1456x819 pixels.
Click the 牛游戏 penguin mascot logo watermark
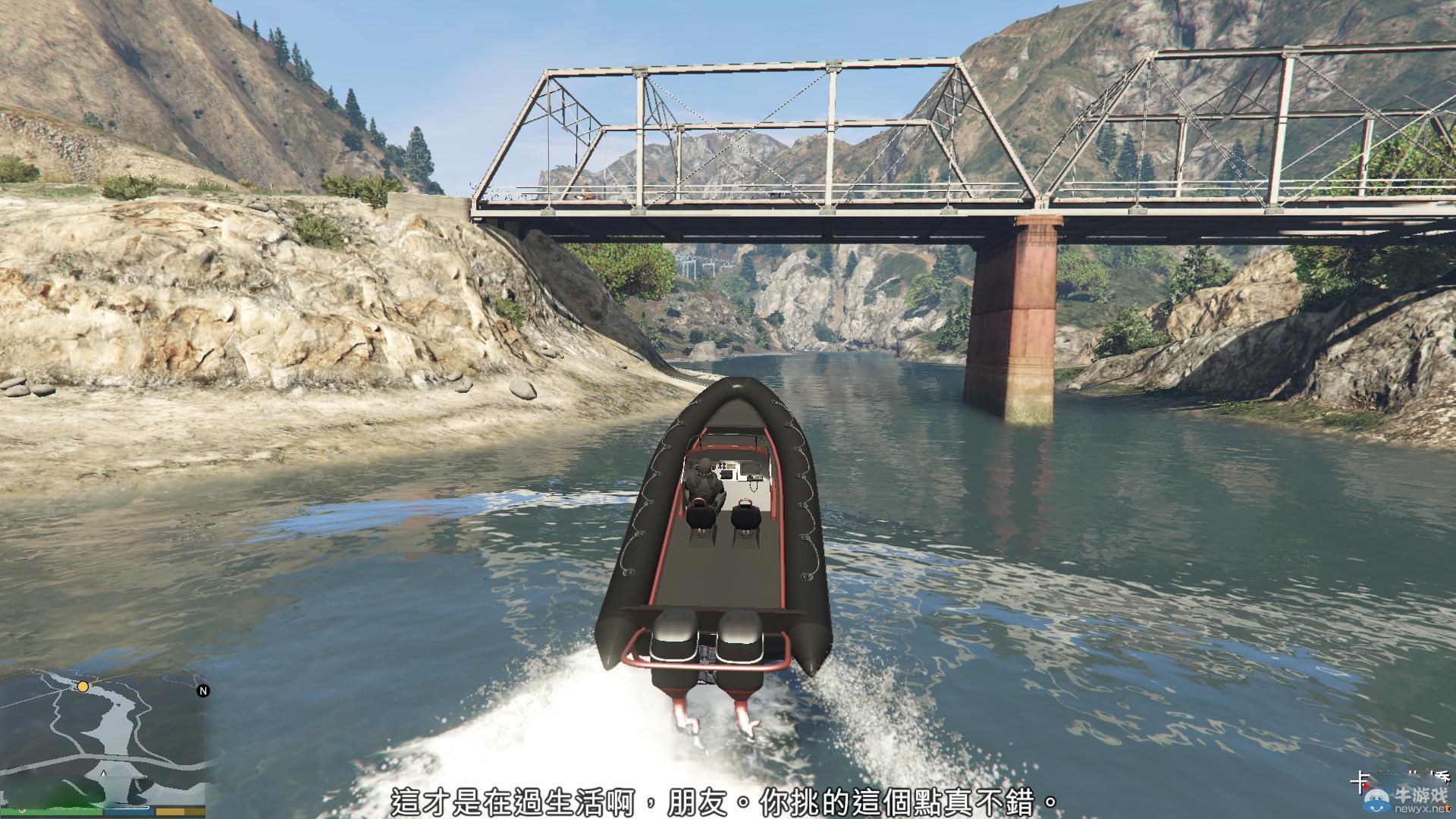click(x=1378, y=802)
